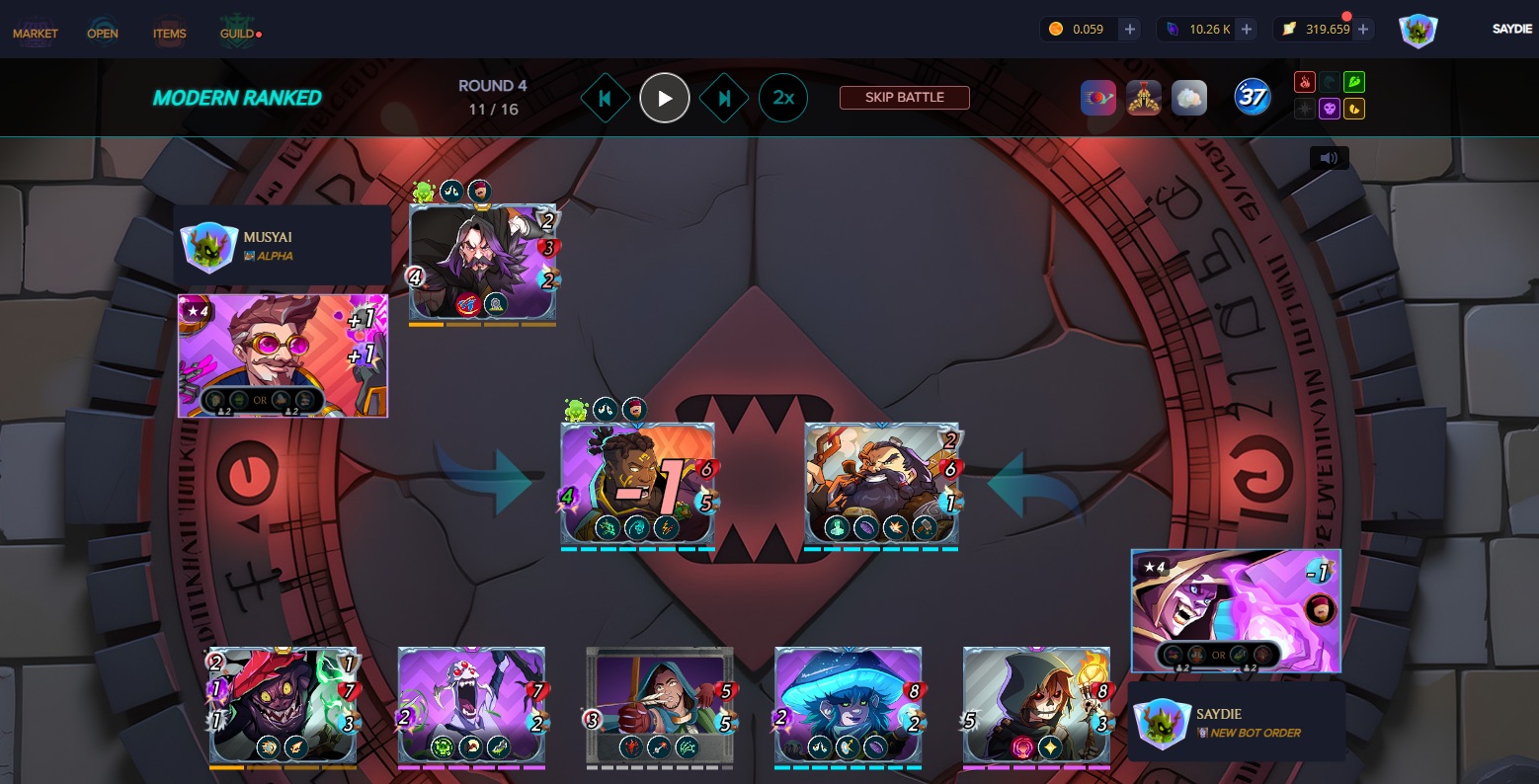View the 37 mana cap icon
Viewport: 1539px width, 784px height.
1253,97
